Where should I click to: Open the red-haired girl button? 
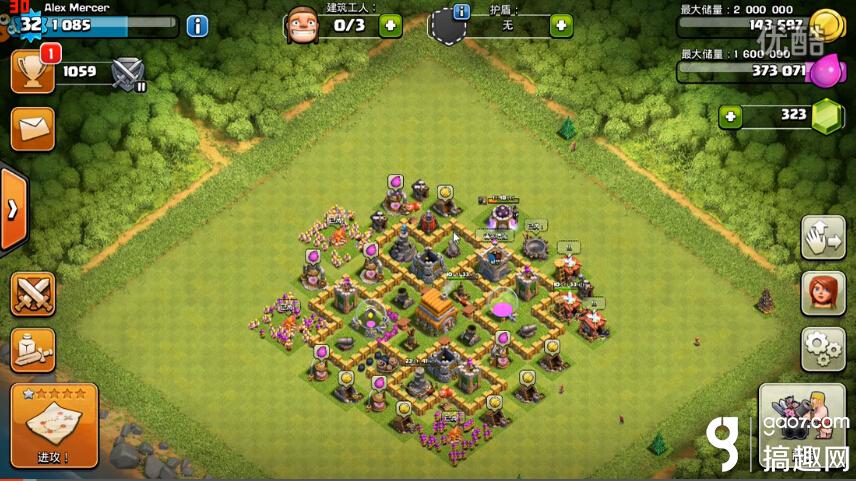823,293
